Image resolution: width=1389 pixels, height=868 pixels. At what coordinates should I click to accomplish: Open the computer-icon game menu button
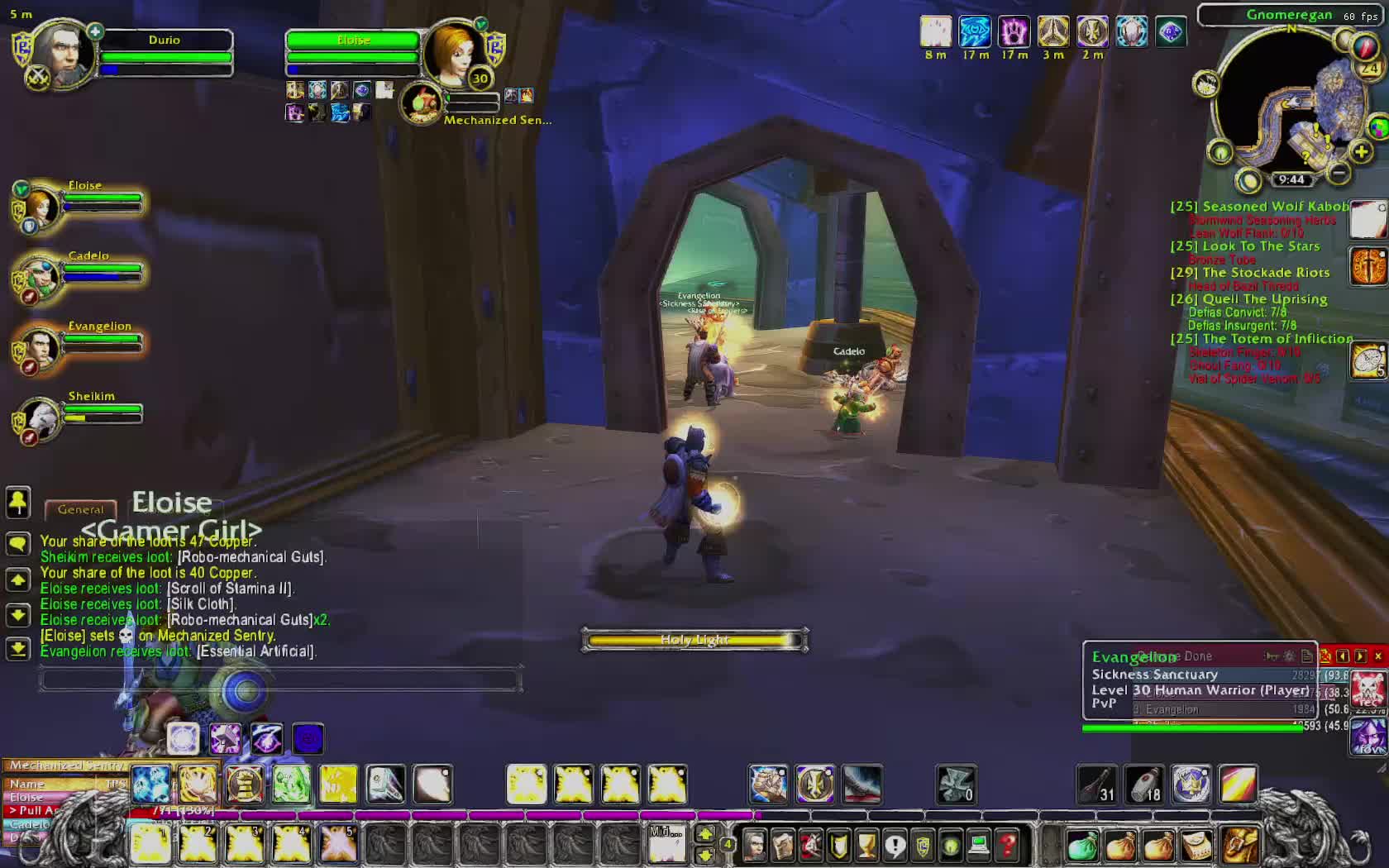coord(979,845)
